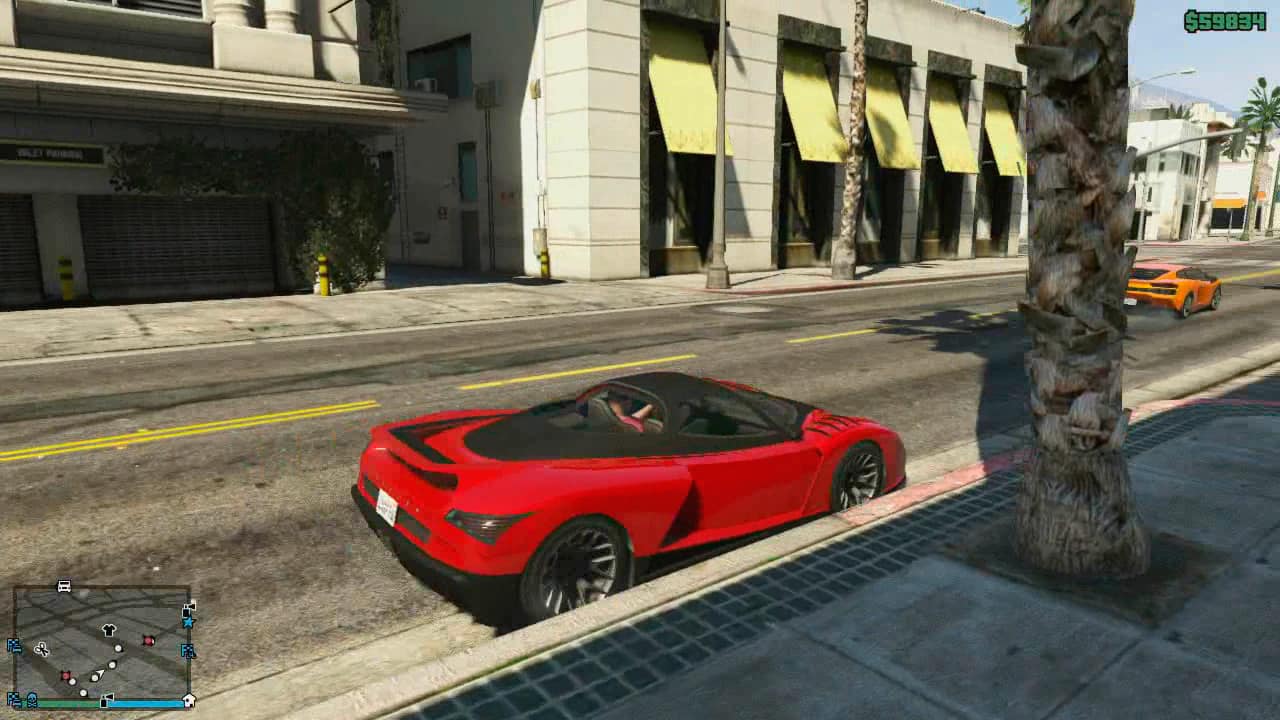
Task: Select the clothing store blip on the minimap
Action: coord(108,630)
